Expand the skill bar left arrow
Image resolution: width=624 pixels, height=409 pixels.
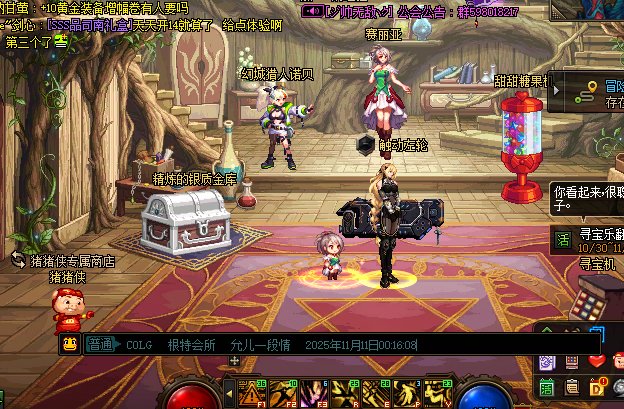pos(227,391)
